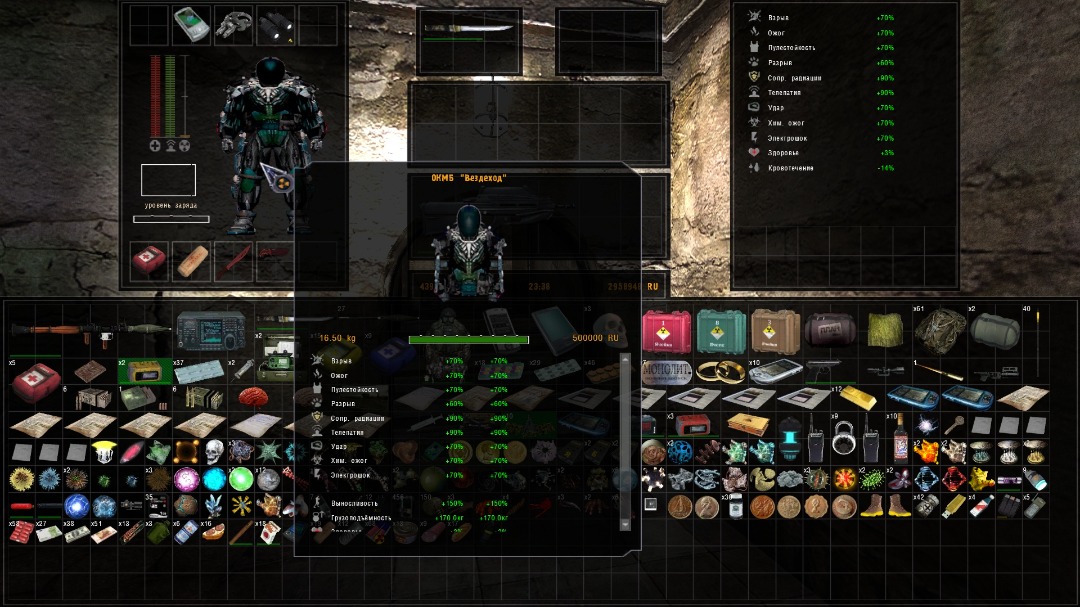Select the bandage quick slot
Screen dimensions: 1080x607
tap(191, 260)
